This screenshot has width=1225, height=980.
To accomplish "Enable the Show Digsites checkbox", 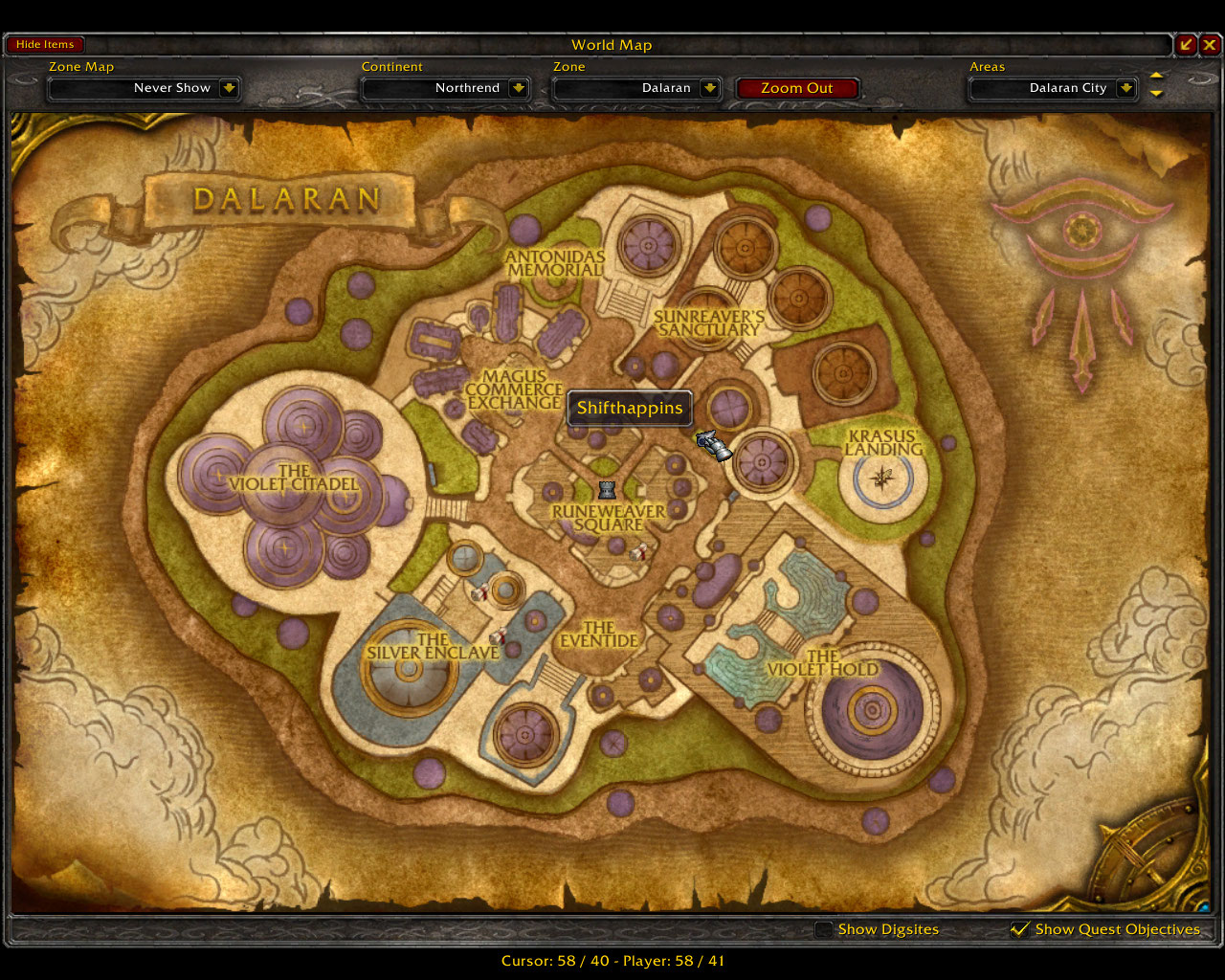I will tap(824, 928).
